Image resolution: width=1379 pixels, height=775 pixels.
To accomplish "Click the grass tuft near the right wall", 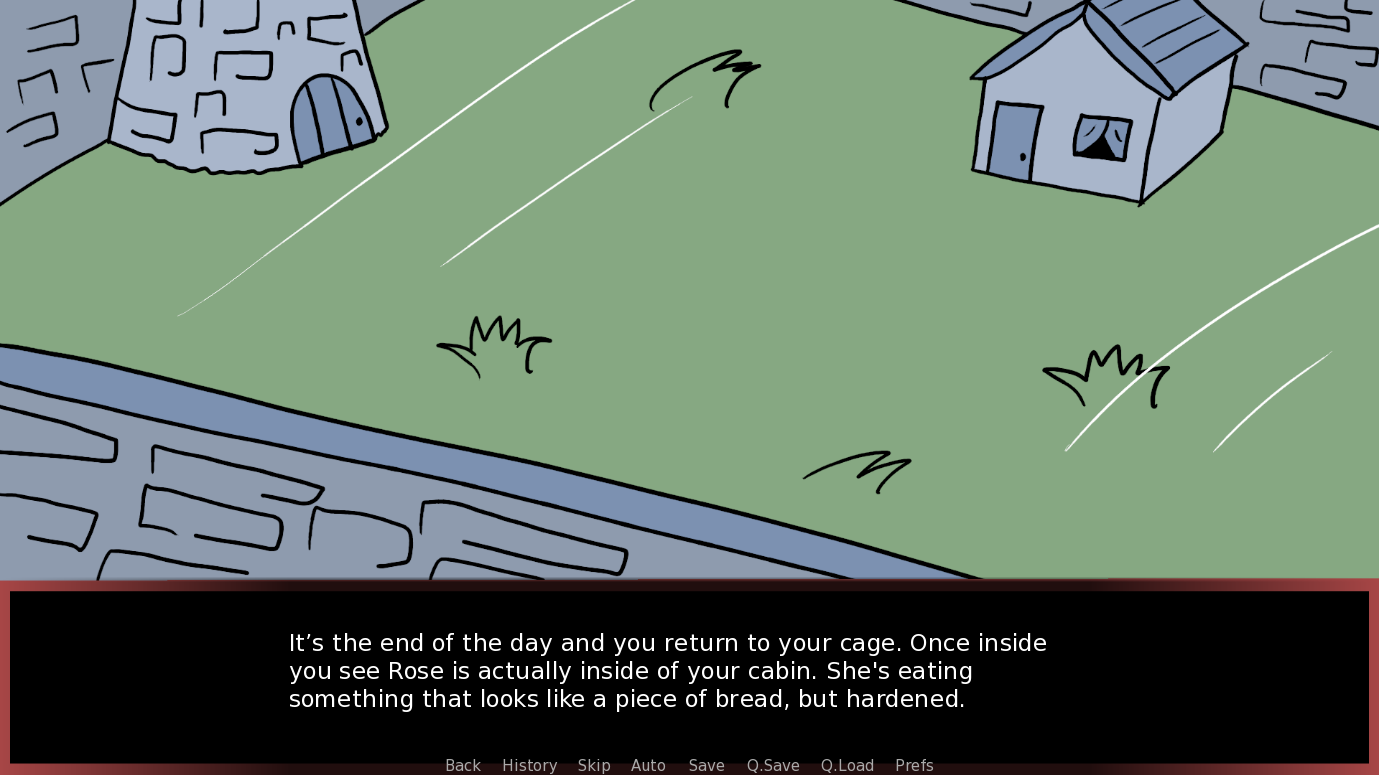I will coord(1105,375).
